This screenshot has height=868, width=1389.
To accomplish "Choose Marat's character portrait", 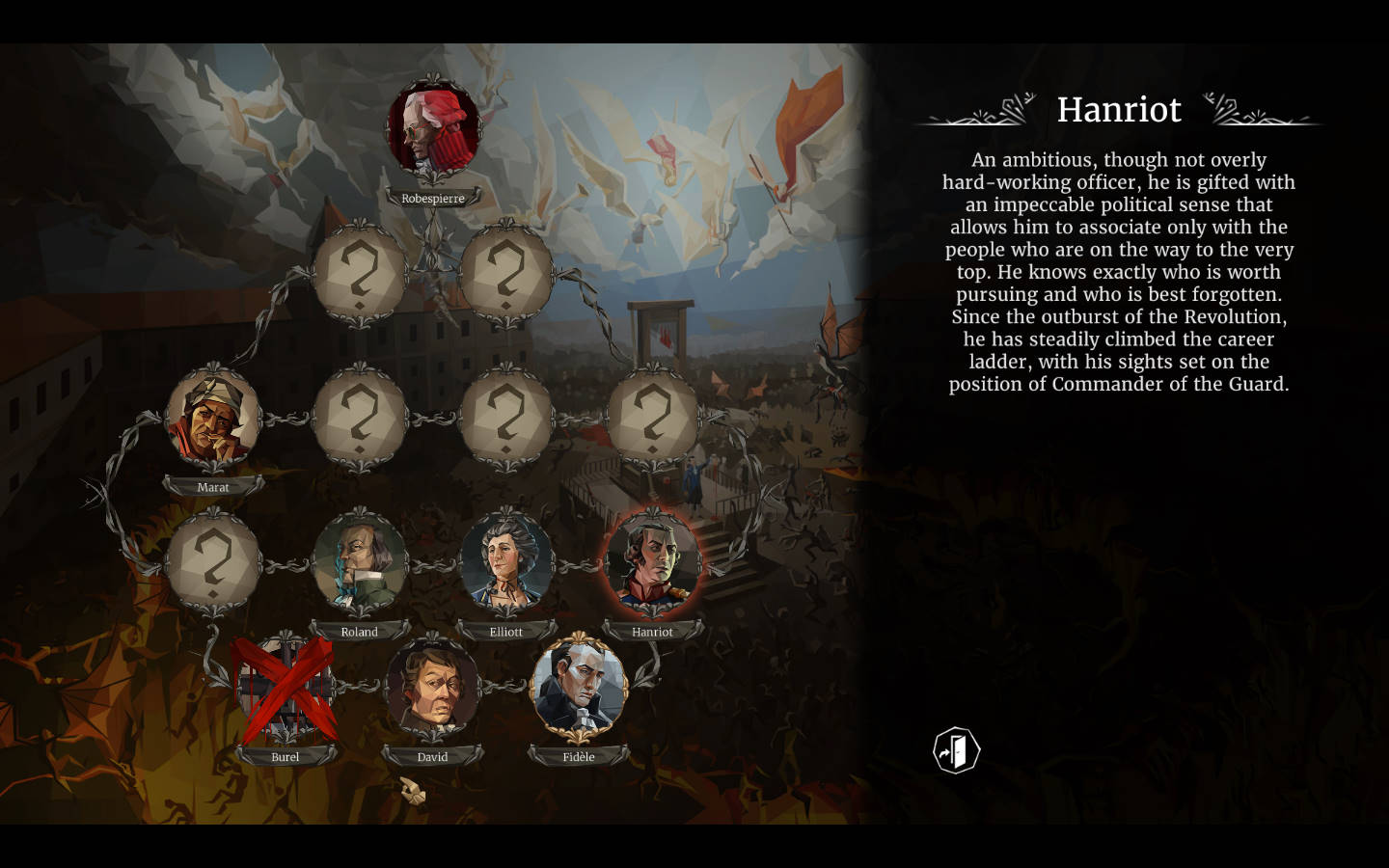I will click(x=213, y=420).
